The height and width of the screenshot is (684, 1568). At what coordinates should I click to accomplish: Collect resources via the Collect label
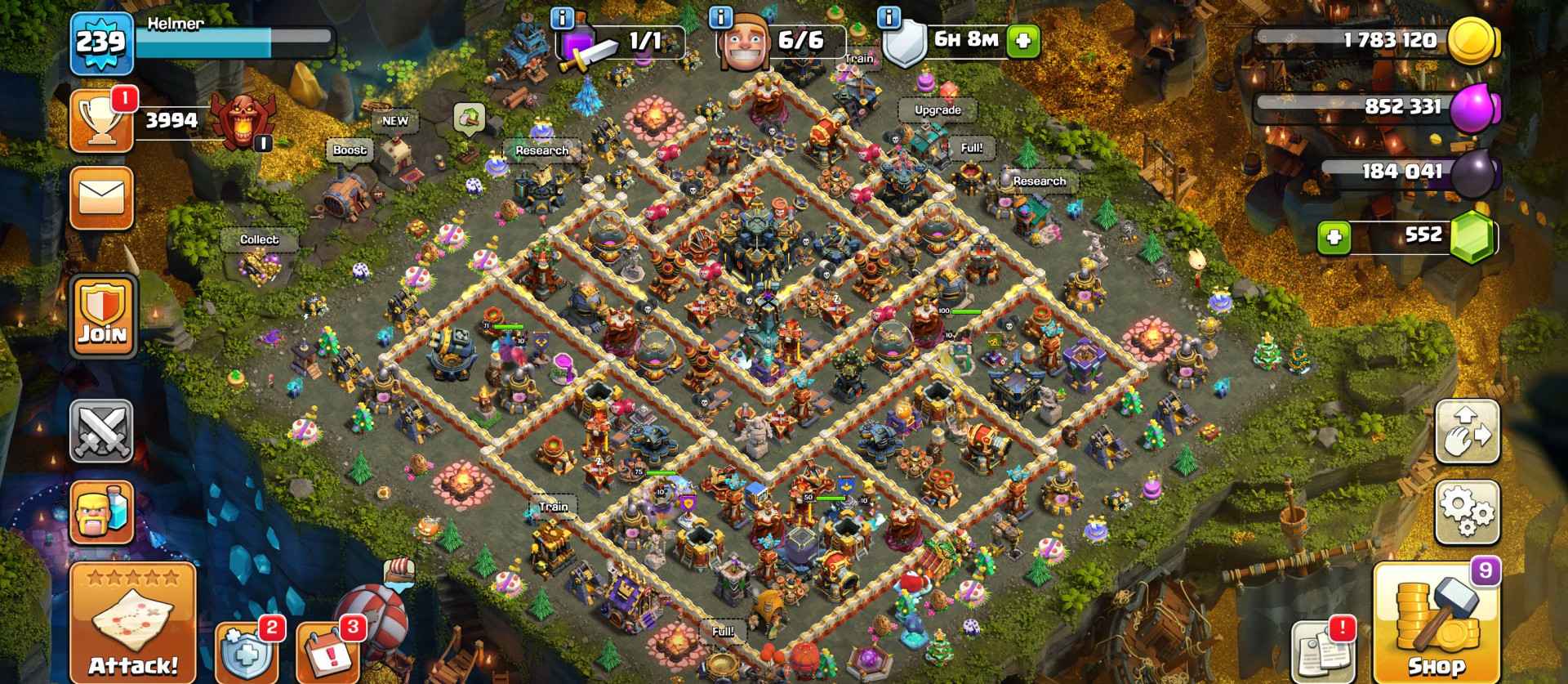point(260,239)
